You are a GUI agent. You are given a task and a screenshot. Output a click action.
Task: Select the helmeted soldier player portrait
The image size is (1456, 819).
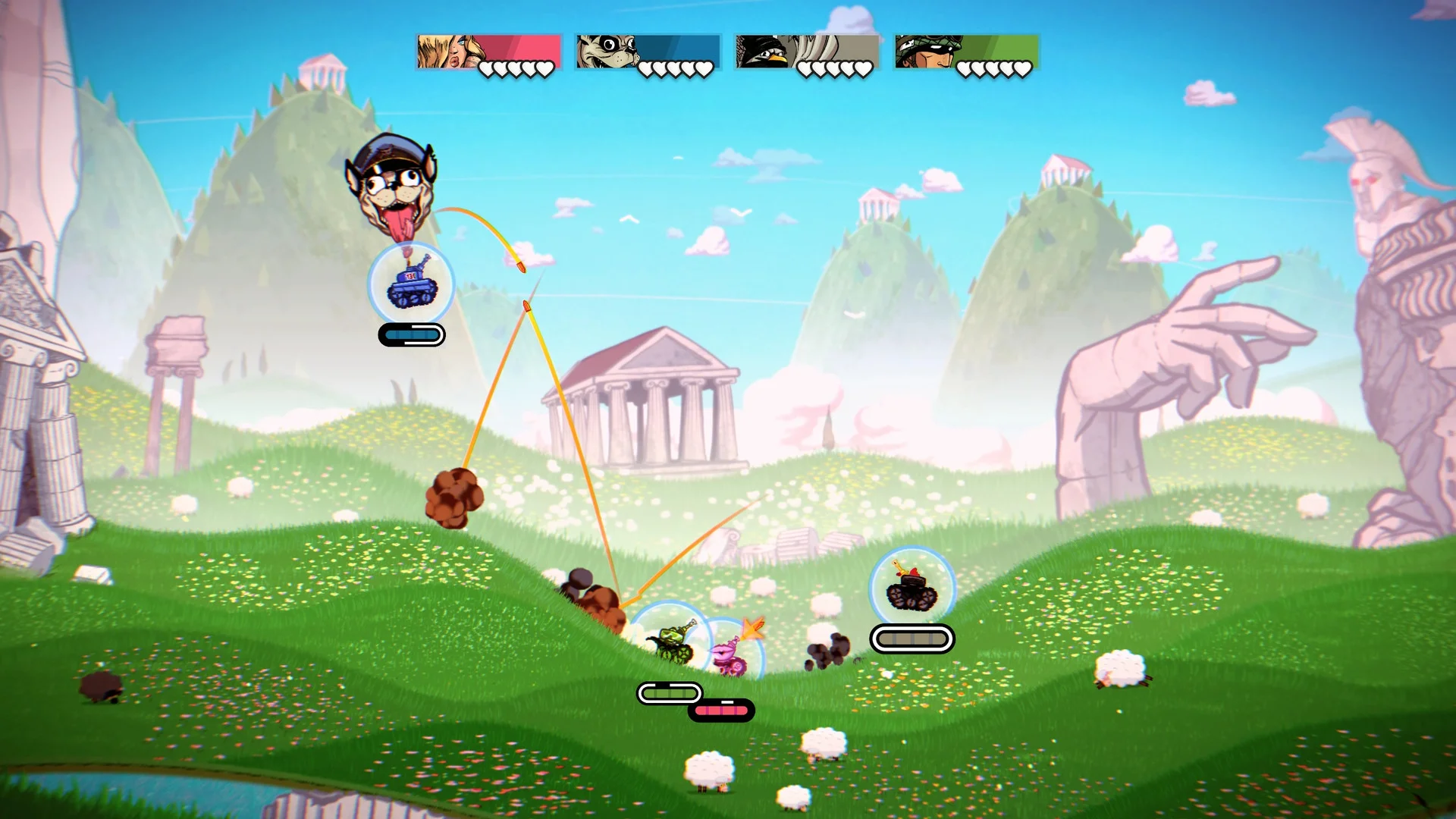[925, 52]
